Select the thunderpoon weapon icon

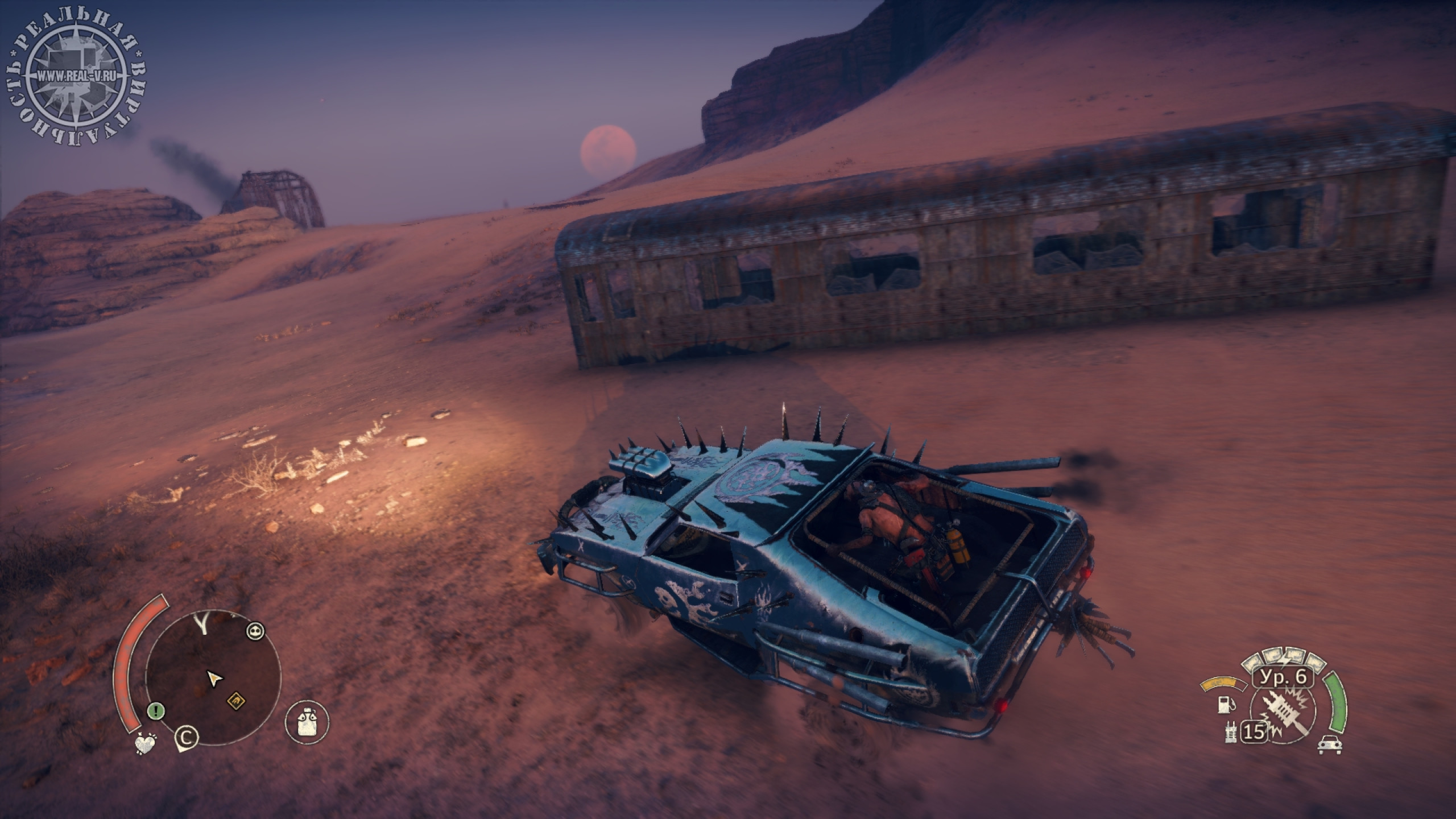click(1281, 714)
